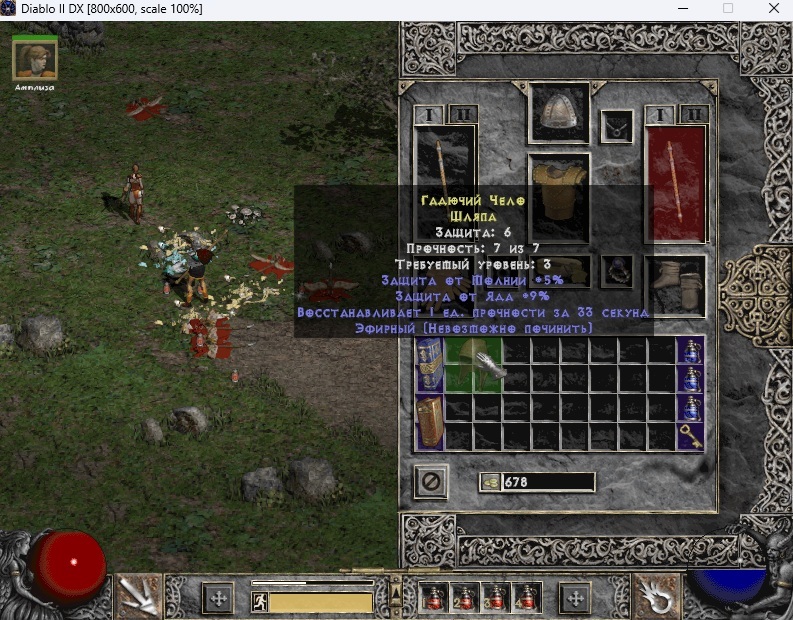Switch to weapon set II above the red slot
The image size is (793, 620).
pyautogui.click(x=695, y=114)
